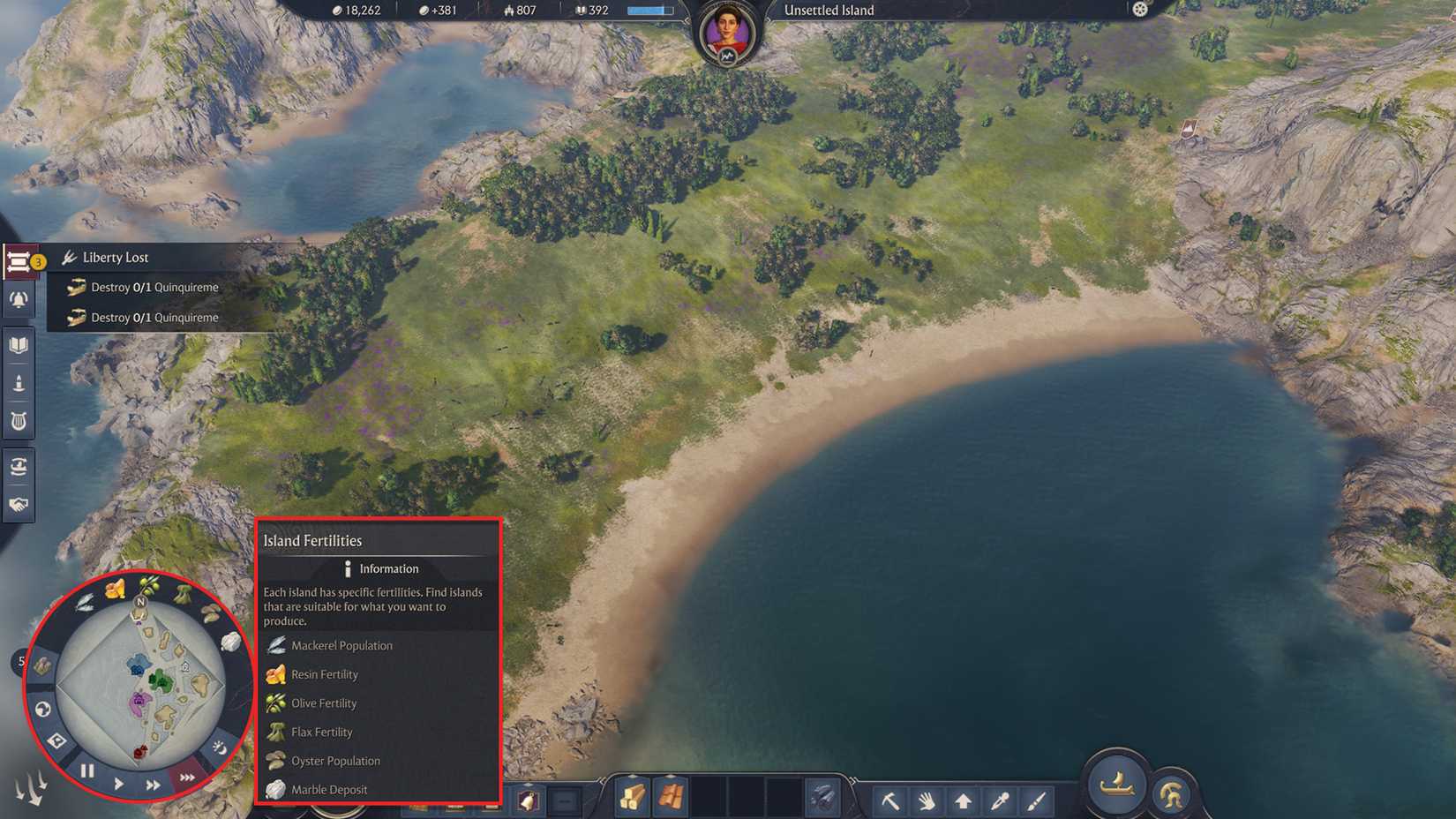Open the naval ship menu bottom right
The width and height of the screenshot is (1456, 819).
[1116, 785]
